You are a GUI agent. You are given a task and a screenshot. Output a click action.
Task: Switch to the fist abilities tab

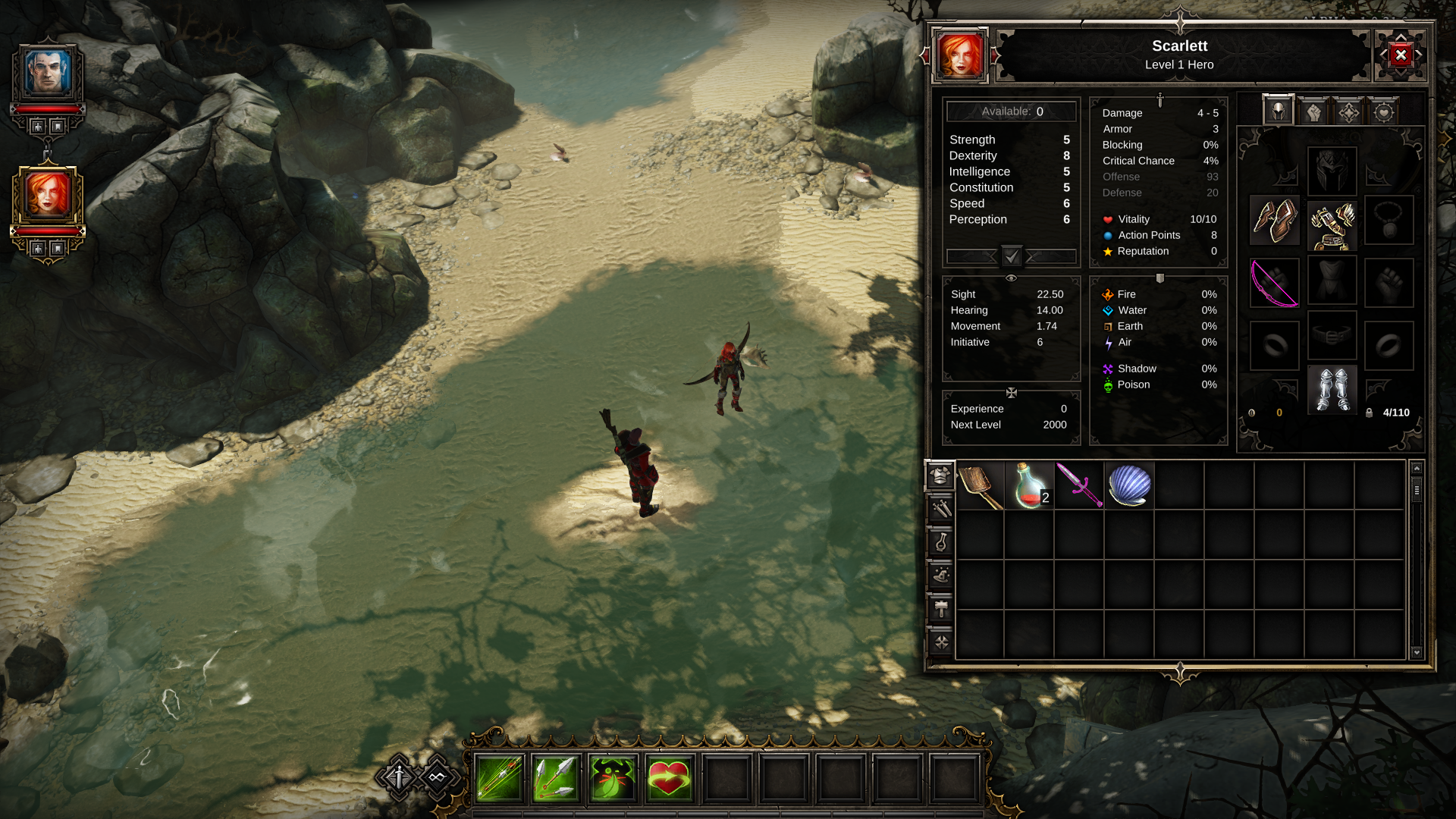click(1313, 112)
